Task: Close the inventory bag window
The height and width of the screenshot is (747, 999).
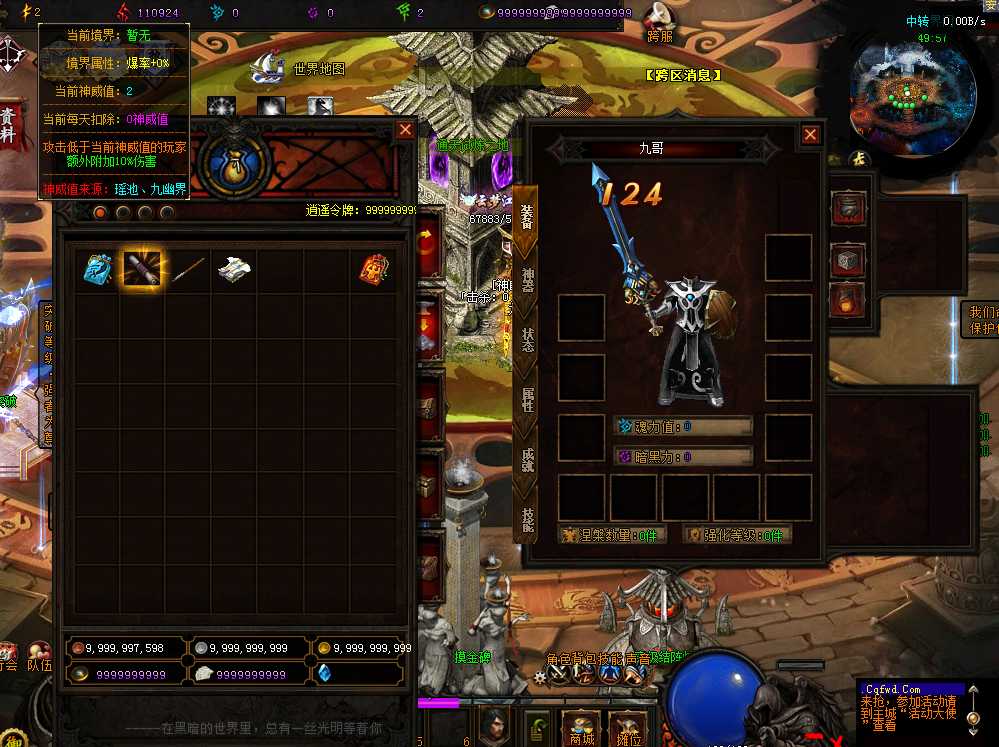Action: click(405, 130)
